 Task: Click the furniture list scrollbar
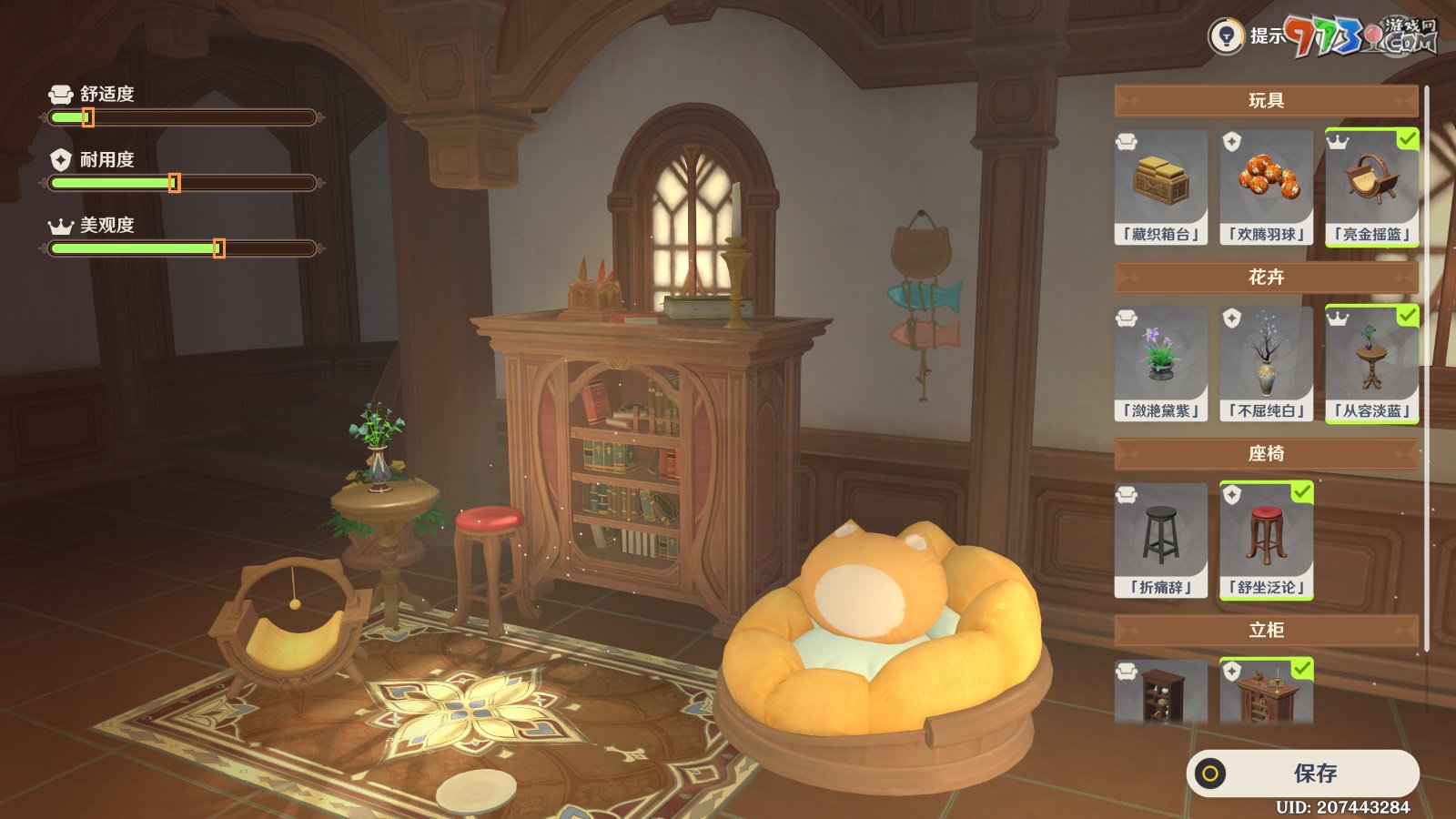point(1426,364)
